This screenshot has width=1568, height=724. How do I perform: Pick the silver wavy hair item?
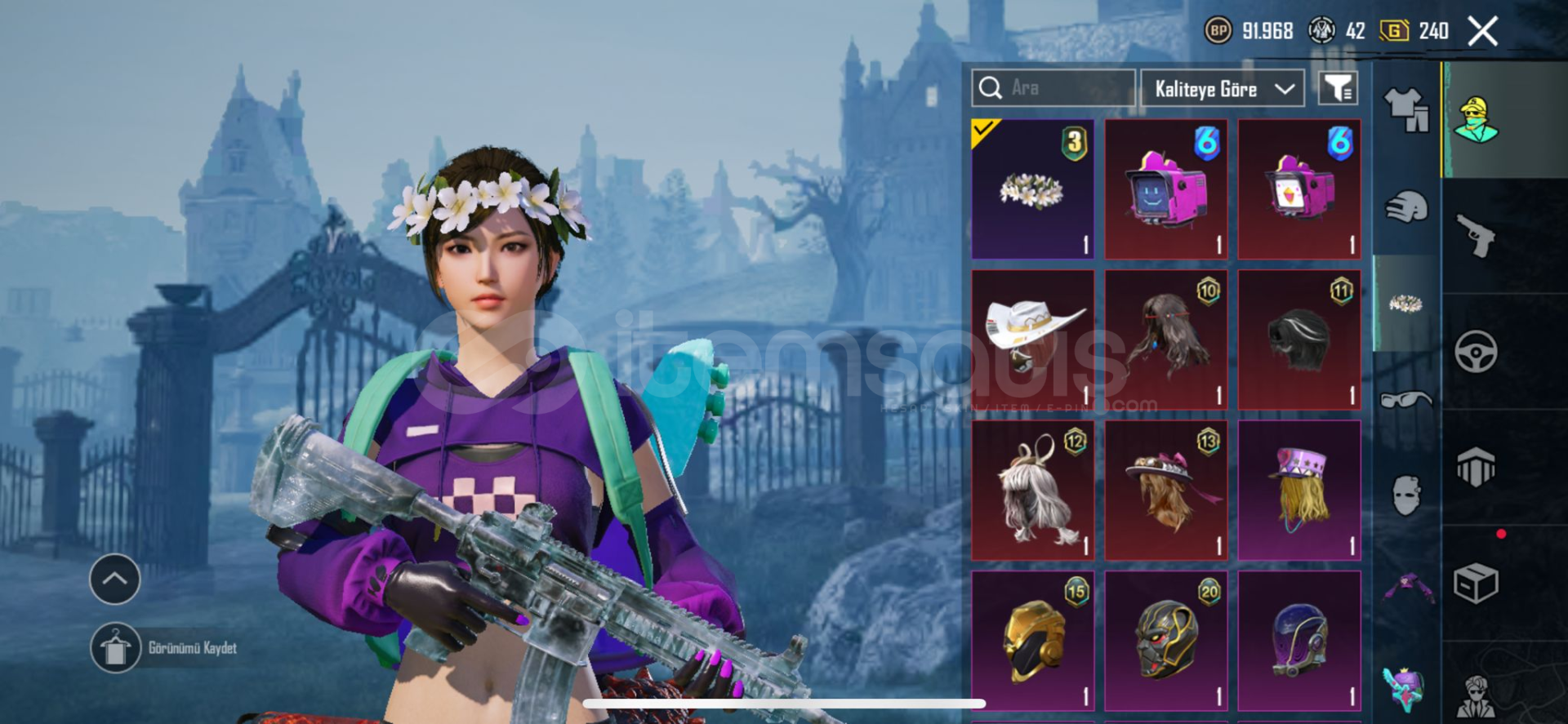(x=1032, y=491)
